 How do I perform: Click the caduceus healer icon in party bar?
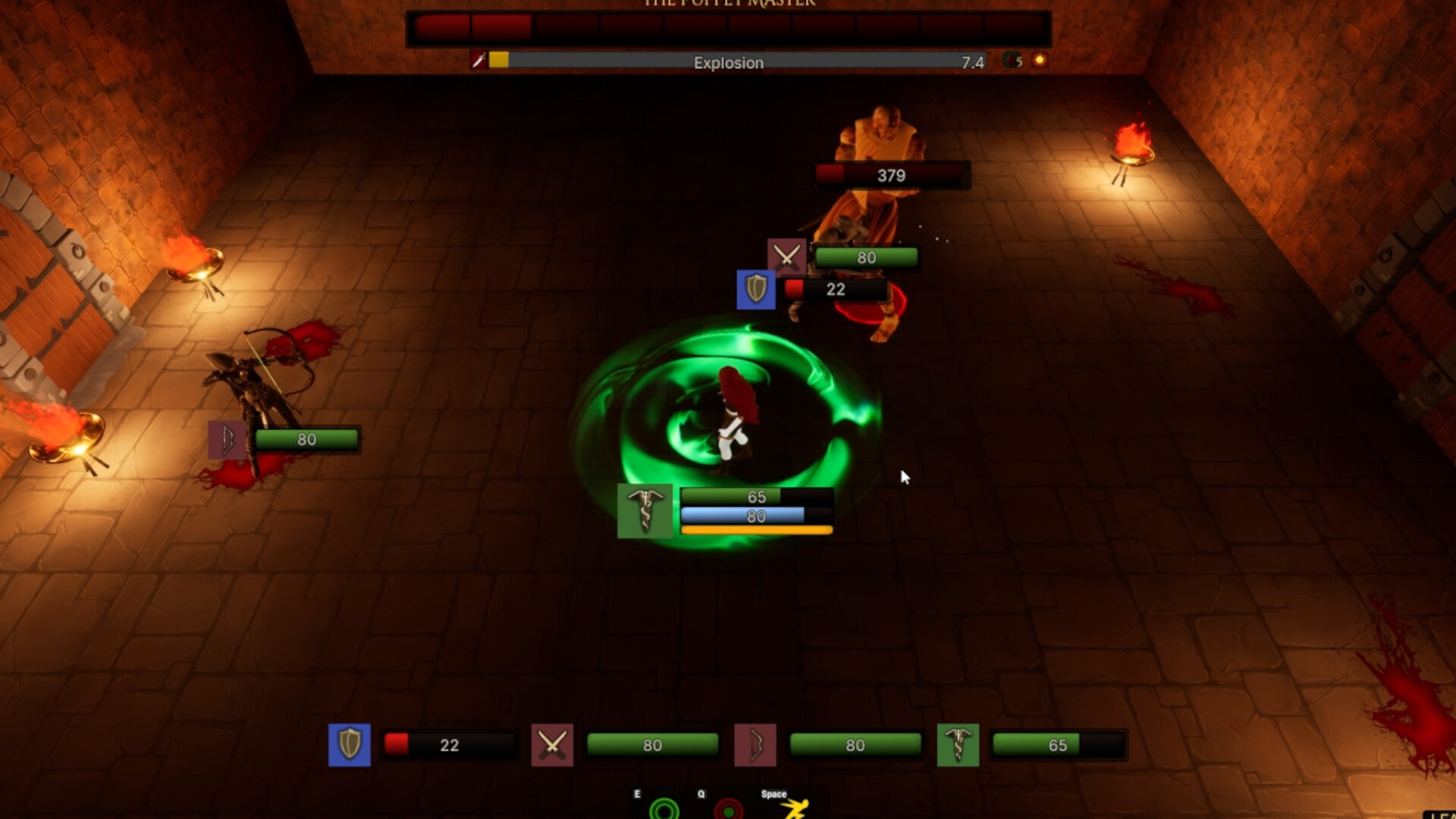(958, 745)
